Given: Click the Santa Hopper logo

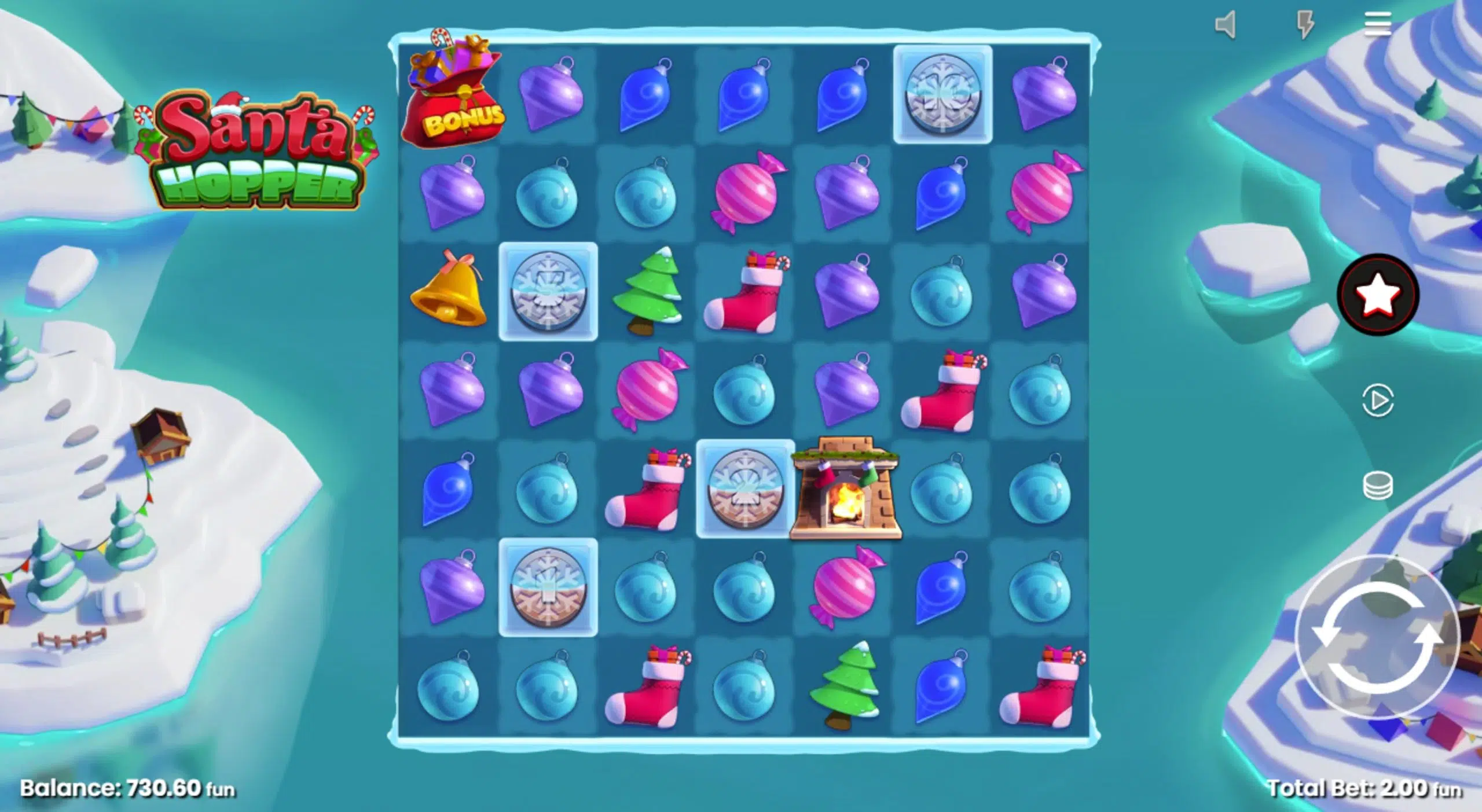Looking at the screenshot, I should [261, 148].
